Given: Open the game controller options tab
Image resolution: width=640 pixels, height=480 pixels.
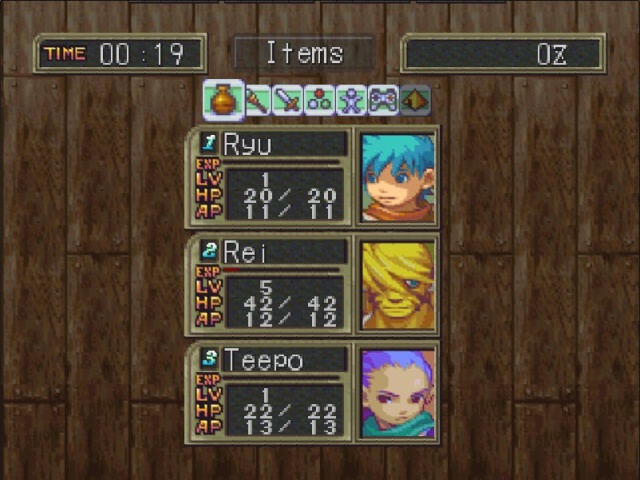Looking at the screenshot, I should [383, 101].
